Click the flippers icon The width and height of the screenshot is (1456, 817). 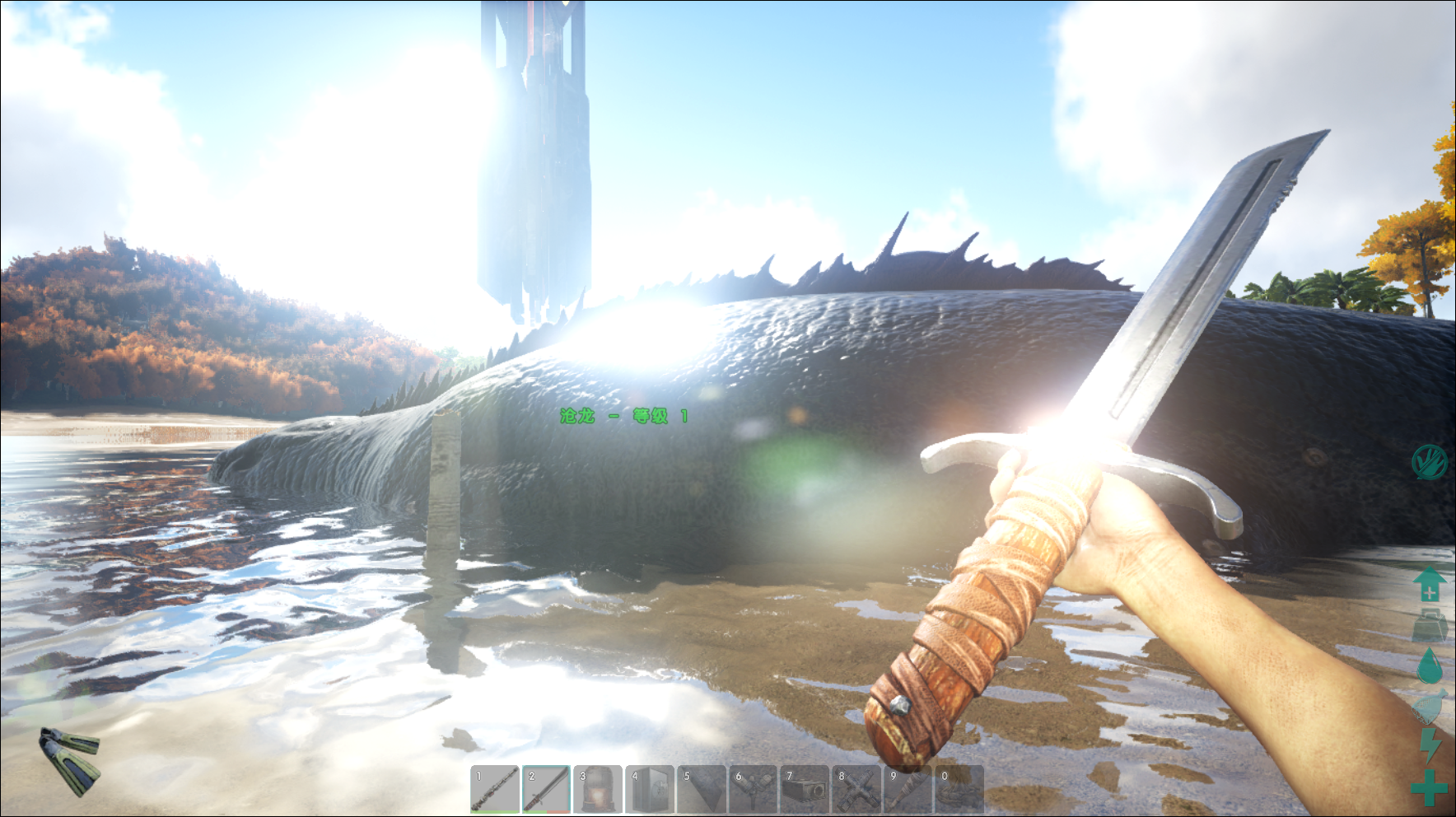(x=70, y=761)
